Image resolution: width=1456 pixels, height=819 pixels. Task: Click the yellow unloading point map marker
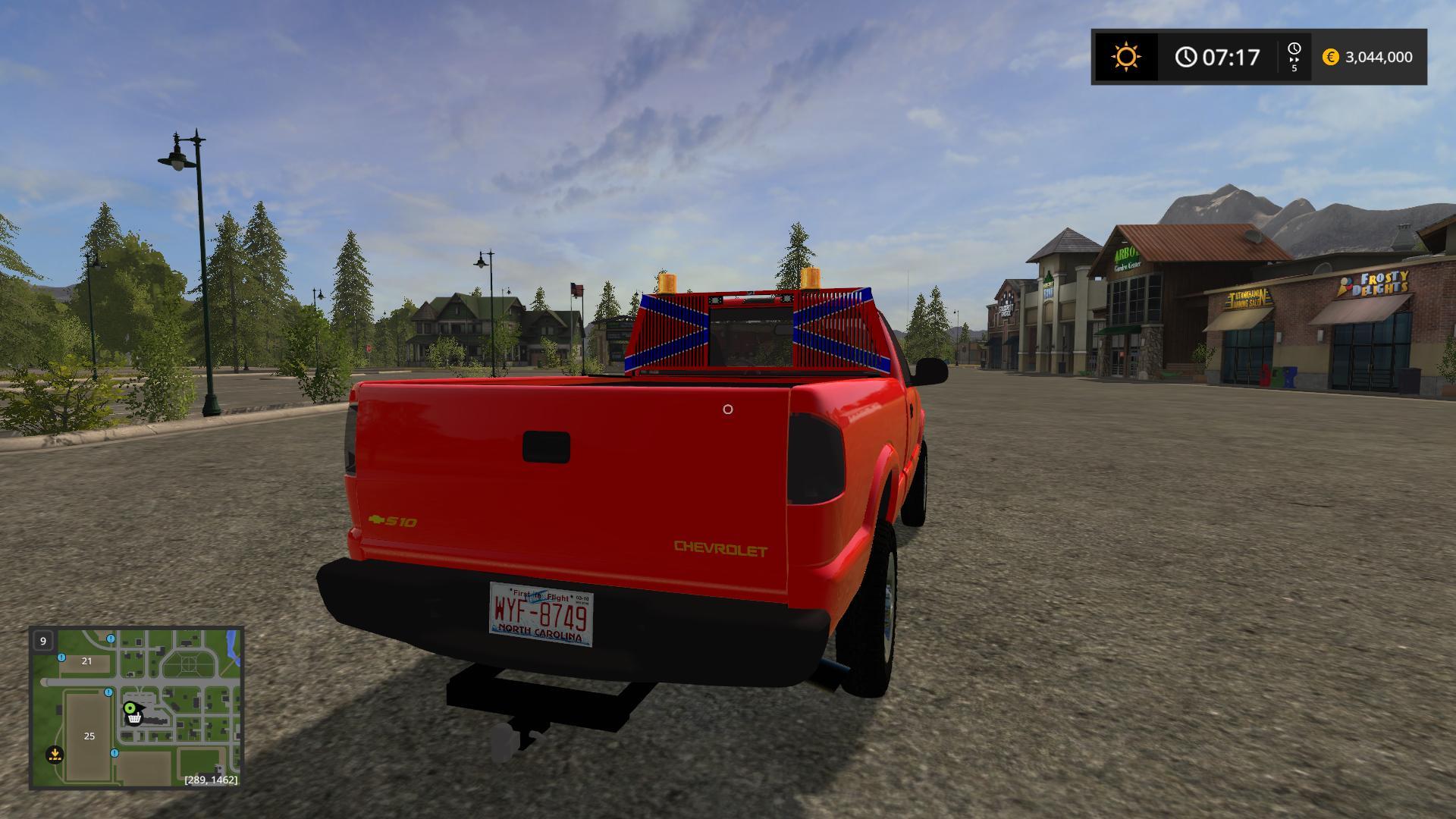55,755
